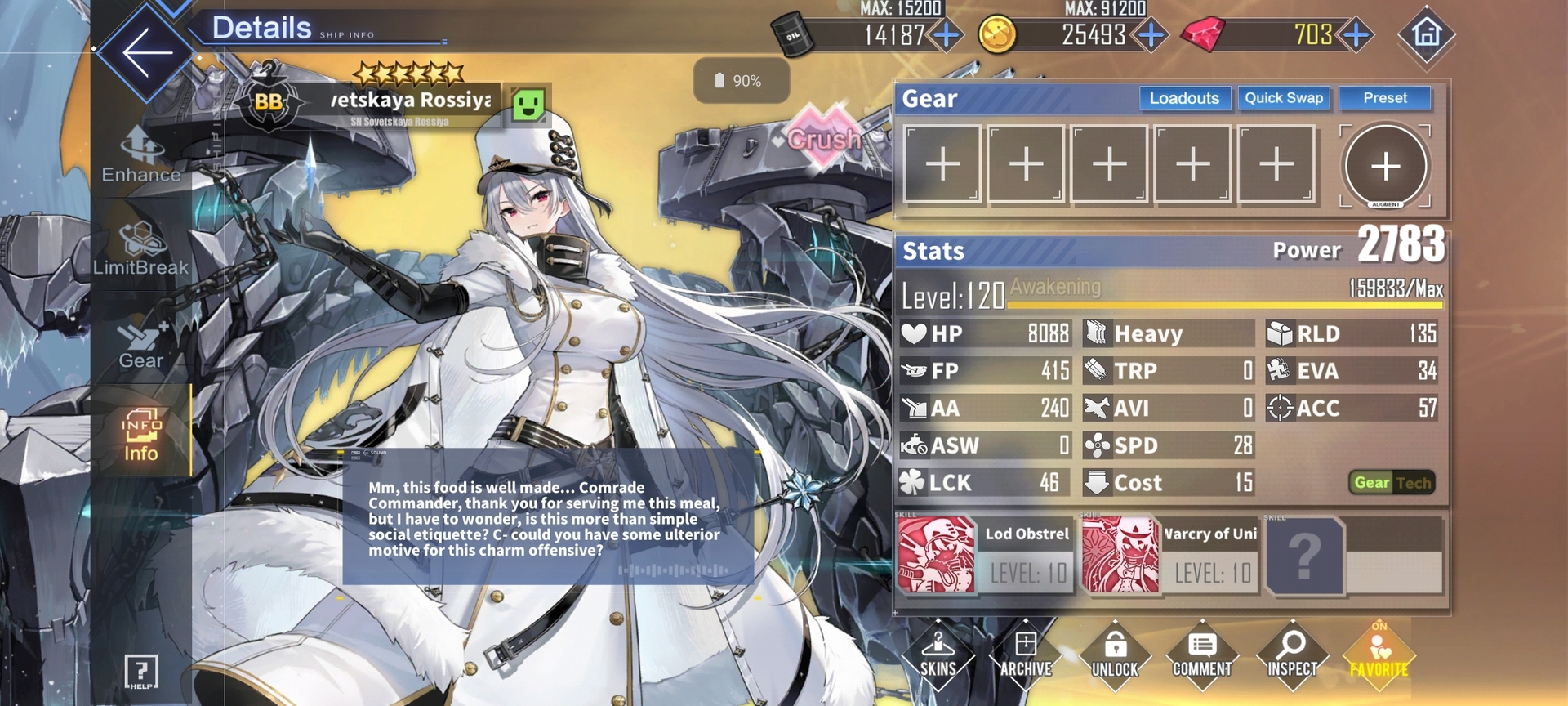Add more gems with the plus button

click(1356, 35)
